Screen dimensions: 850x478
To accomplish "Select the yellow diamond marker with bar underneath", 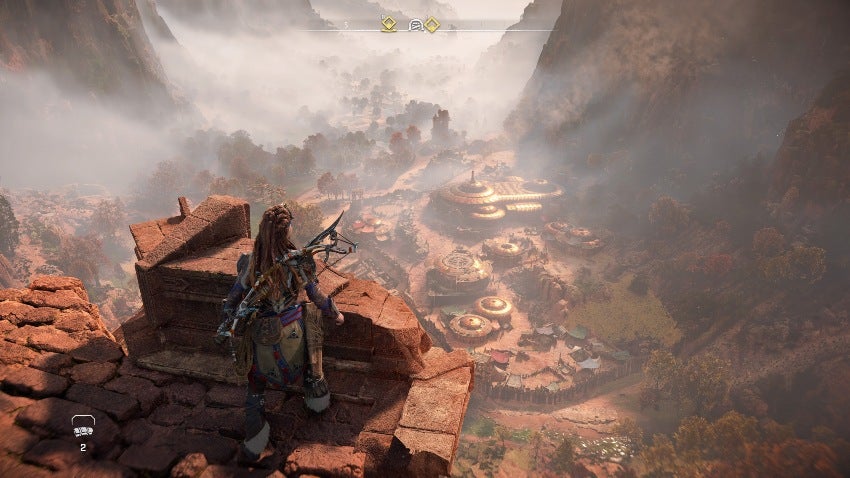I will (x=388, y=24).
